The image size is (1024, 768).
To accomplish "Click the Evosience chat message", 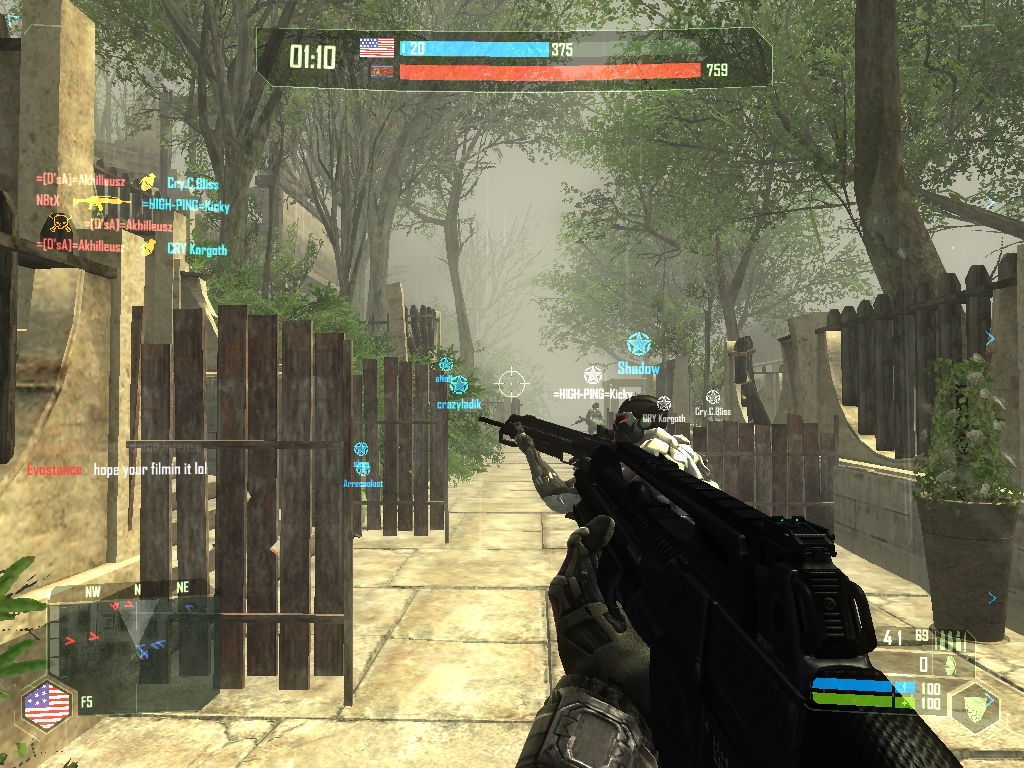I will [x=116, y=469].
